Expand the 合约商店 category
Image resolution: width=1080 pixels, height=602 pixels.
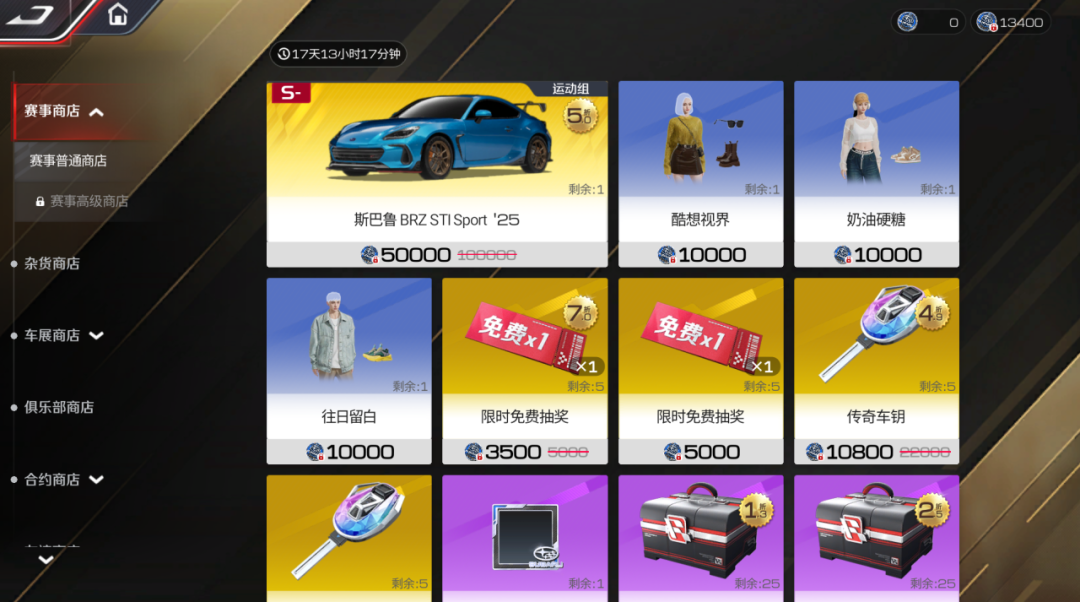[x=96, y=480]
